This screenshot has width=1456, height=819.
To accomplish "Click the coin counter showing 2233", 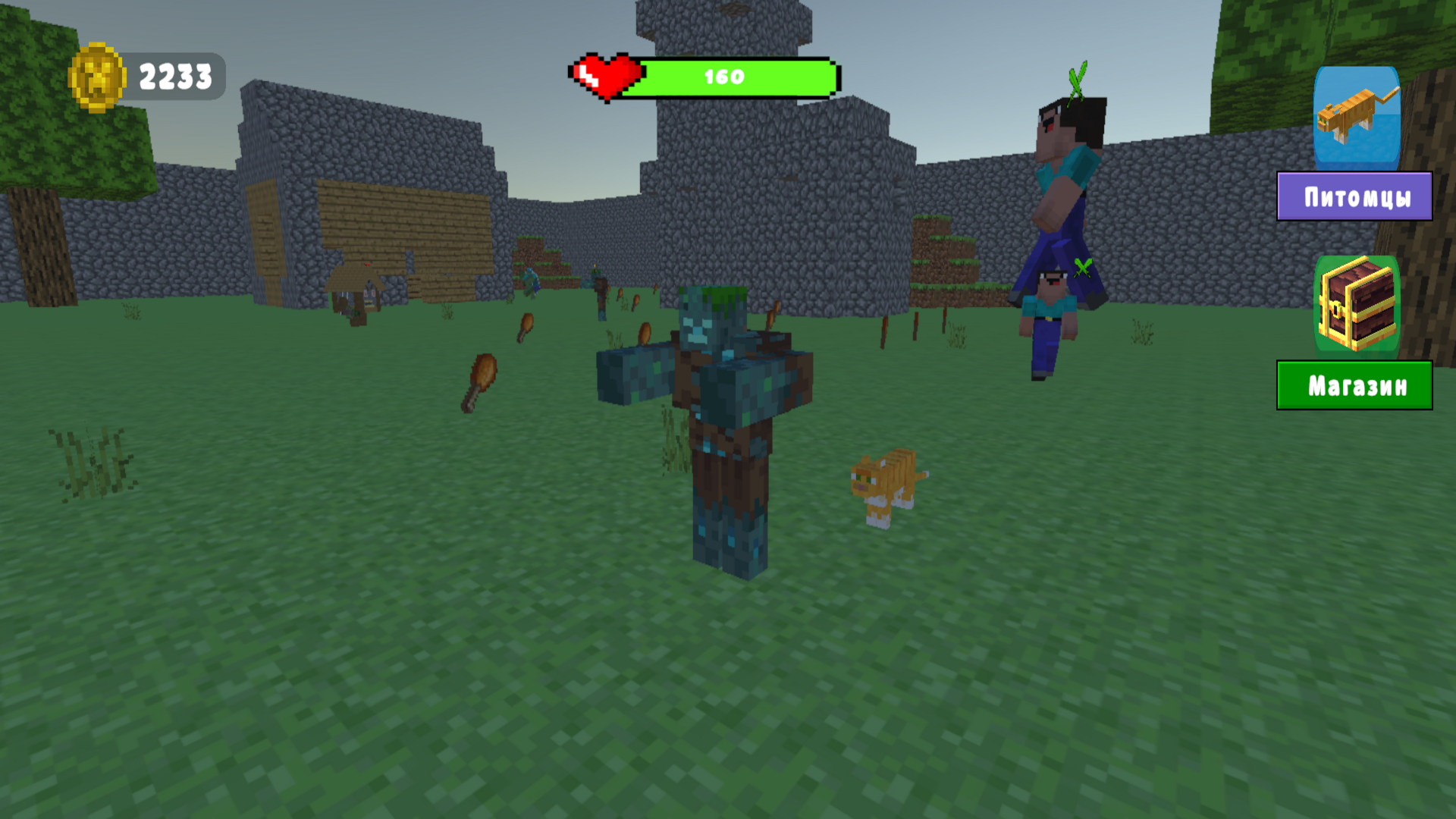I will [x=174, y=76].
